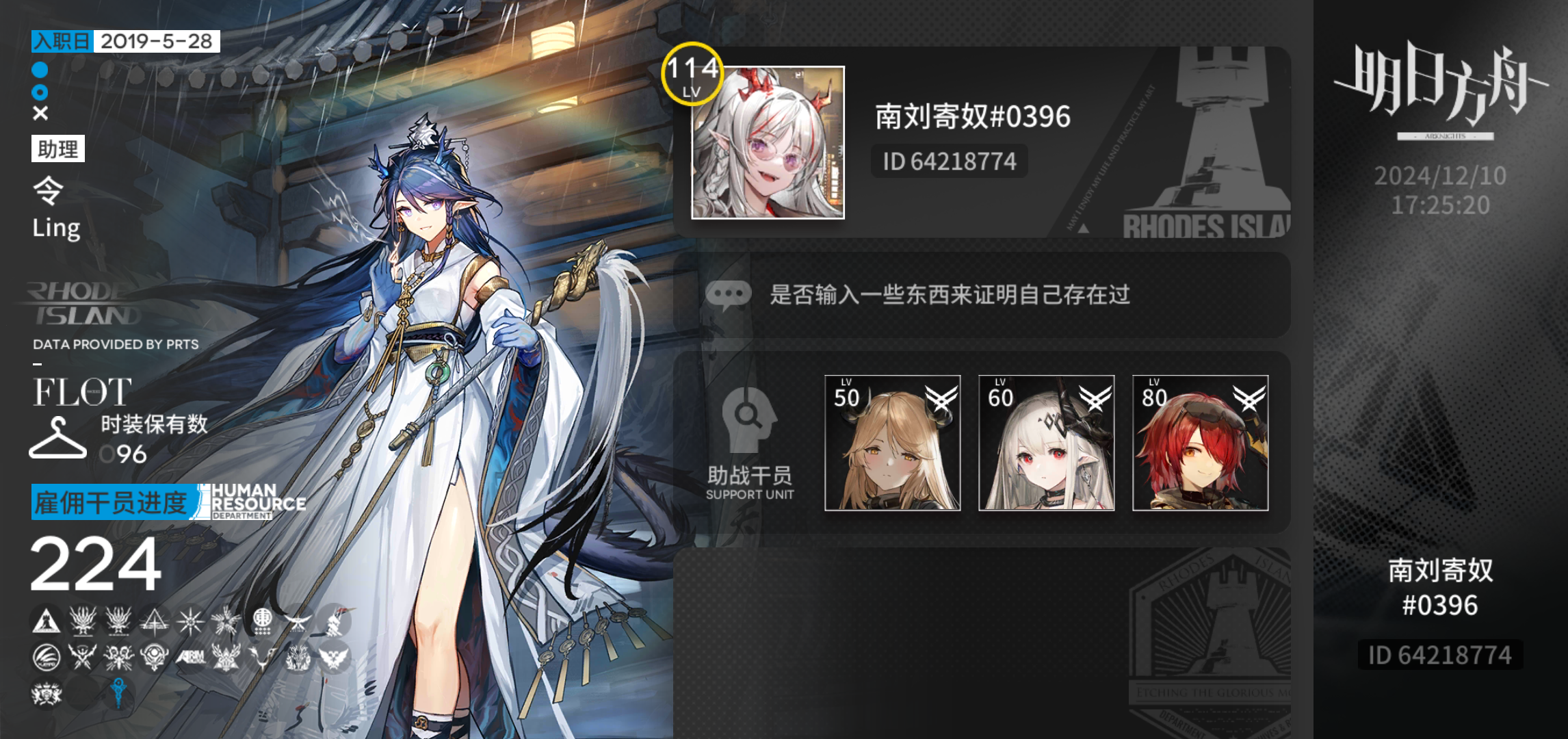Click the 雇佣干员进度 progress header
Viewport: 1568px width, 739px height.
point(109,504)
